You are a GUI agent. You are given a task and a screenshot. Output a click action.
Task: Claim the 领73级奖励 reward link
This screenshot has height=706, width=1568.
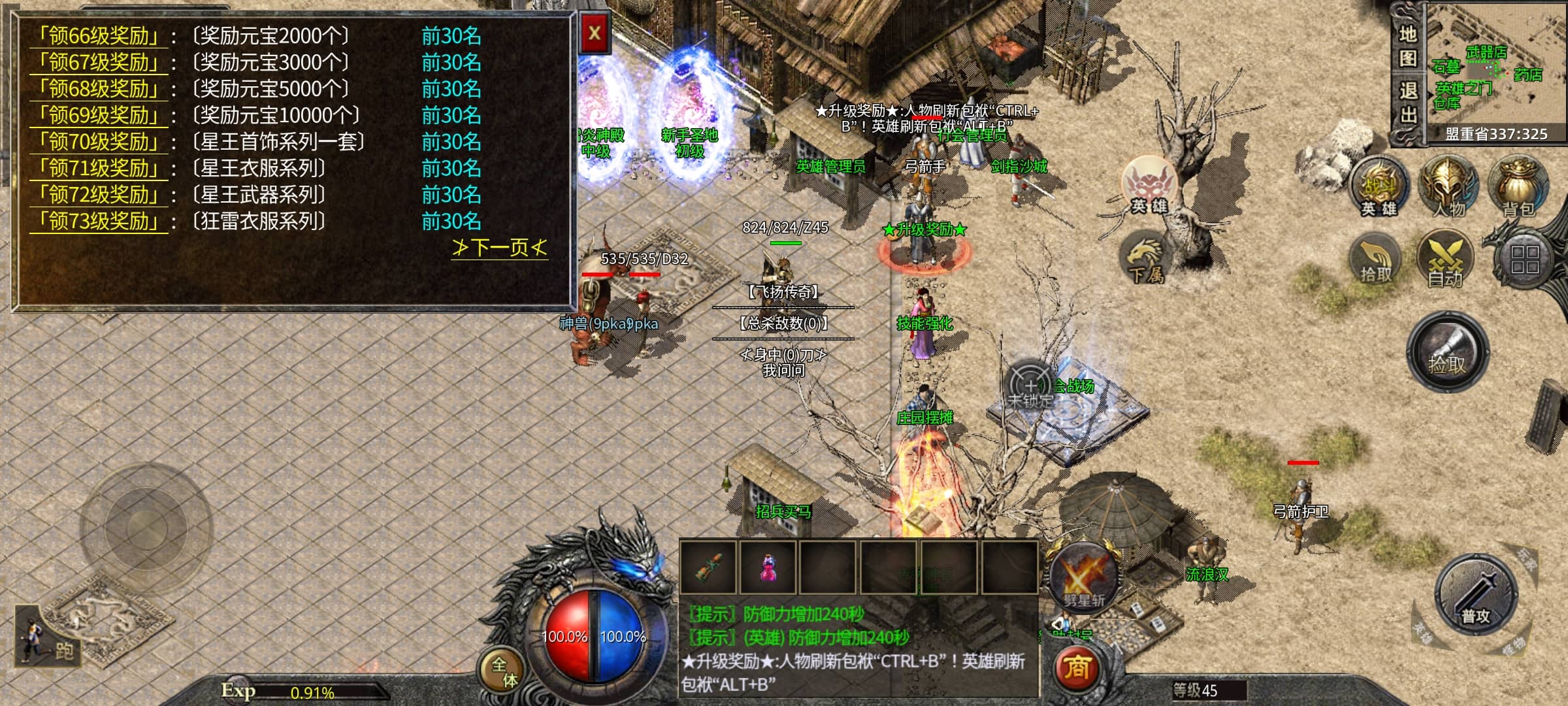[99, 222]
